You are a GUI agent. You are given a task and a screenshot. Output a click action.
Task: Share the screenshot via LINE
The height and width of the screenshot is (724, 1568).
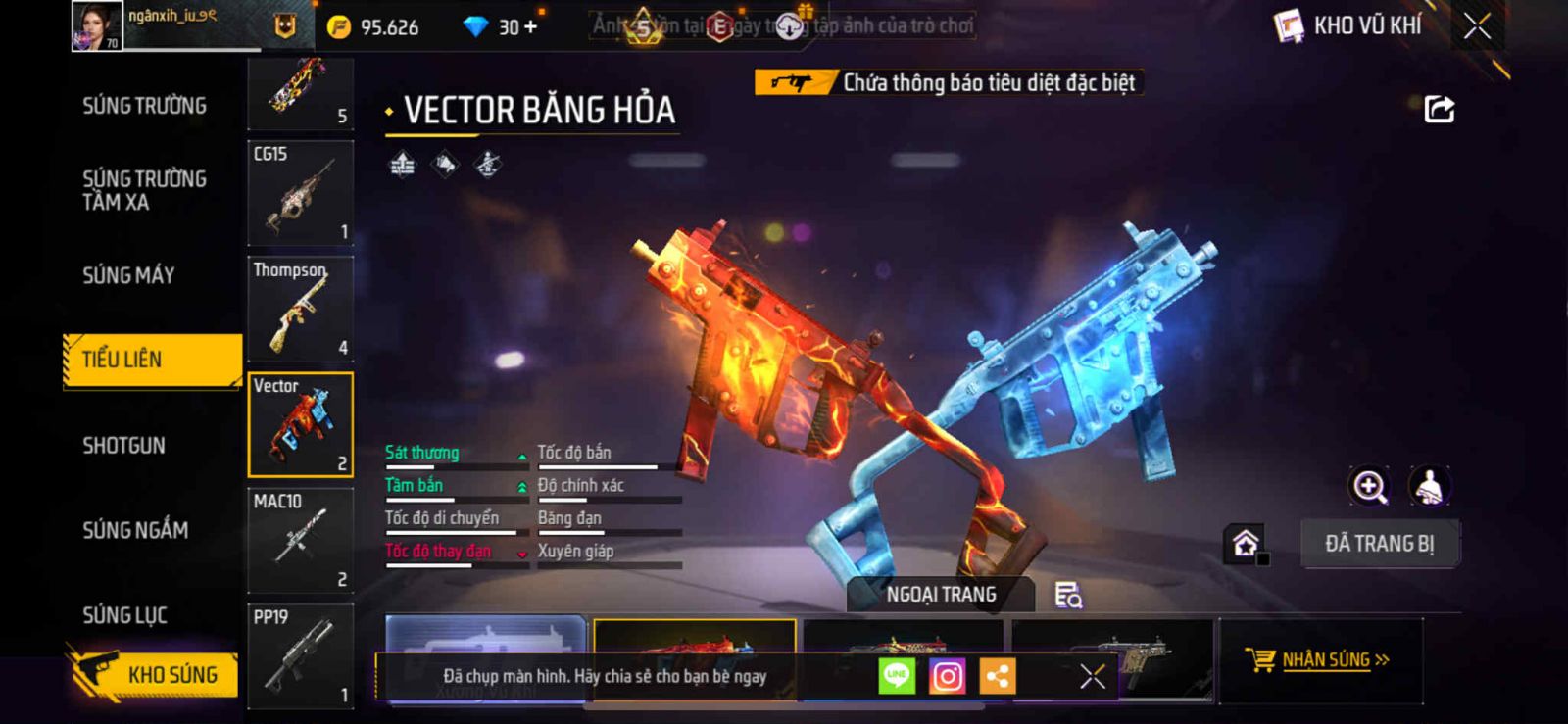[x=897, y=676]
